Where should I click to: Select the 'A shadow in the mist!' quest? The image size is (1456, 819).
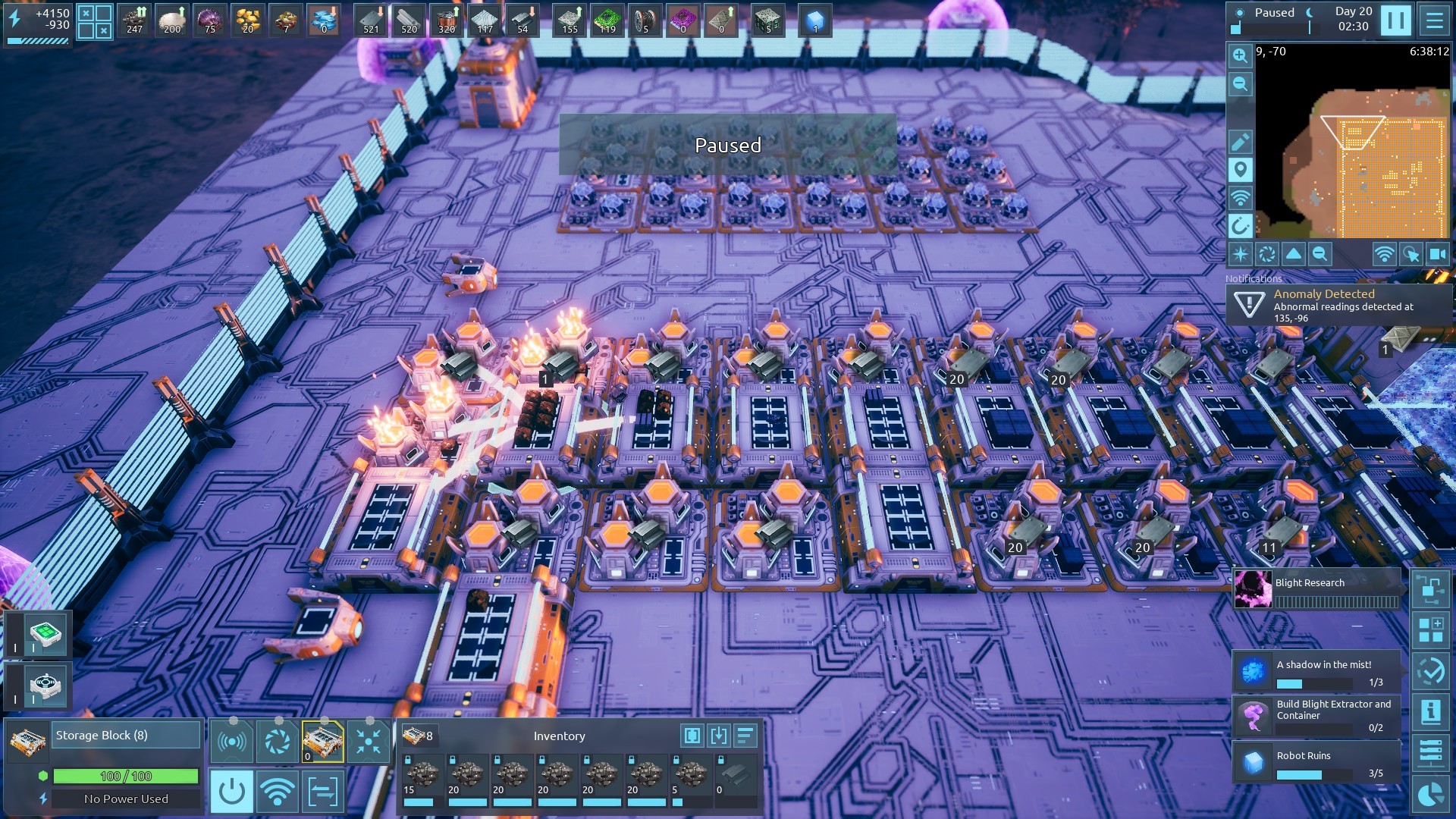[1317, 671]
